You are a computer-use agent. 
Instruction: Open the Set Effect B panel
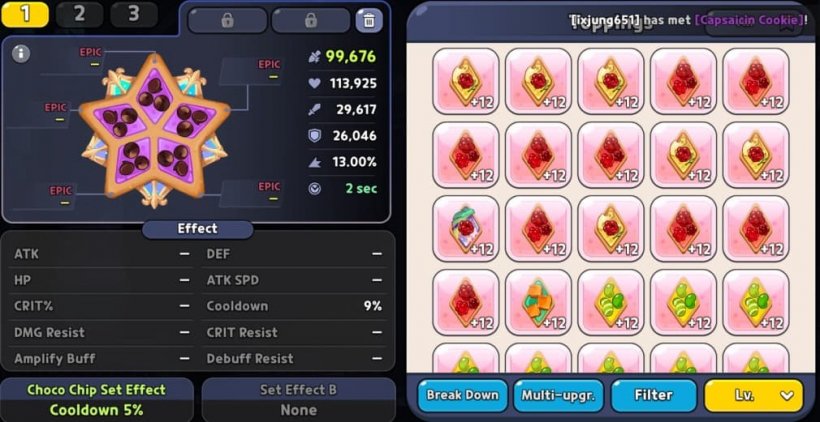point(298,399)
